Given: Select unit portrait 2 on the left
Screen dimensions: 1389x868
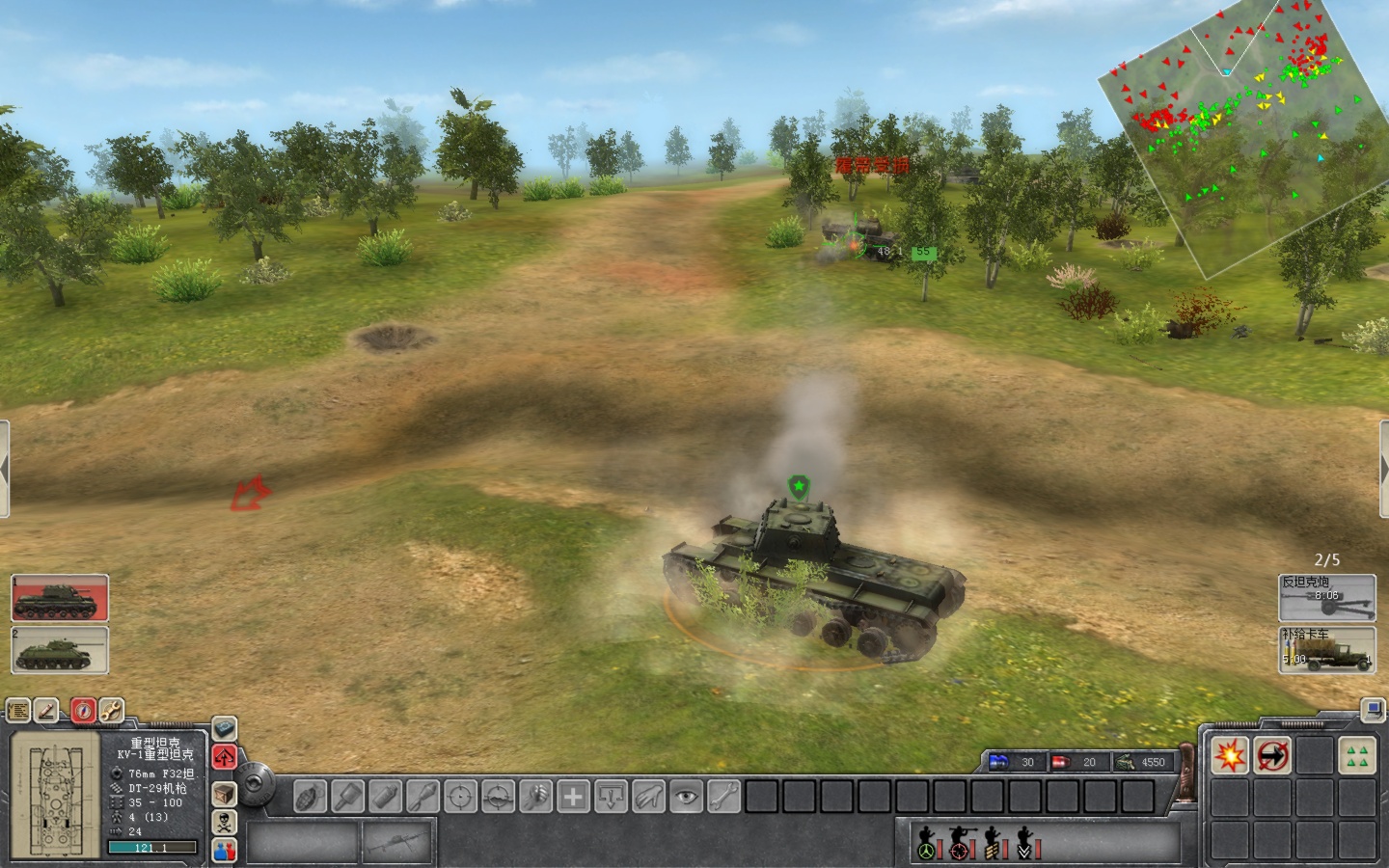Looking at the screenshot, I should click(x=58, y=649).
